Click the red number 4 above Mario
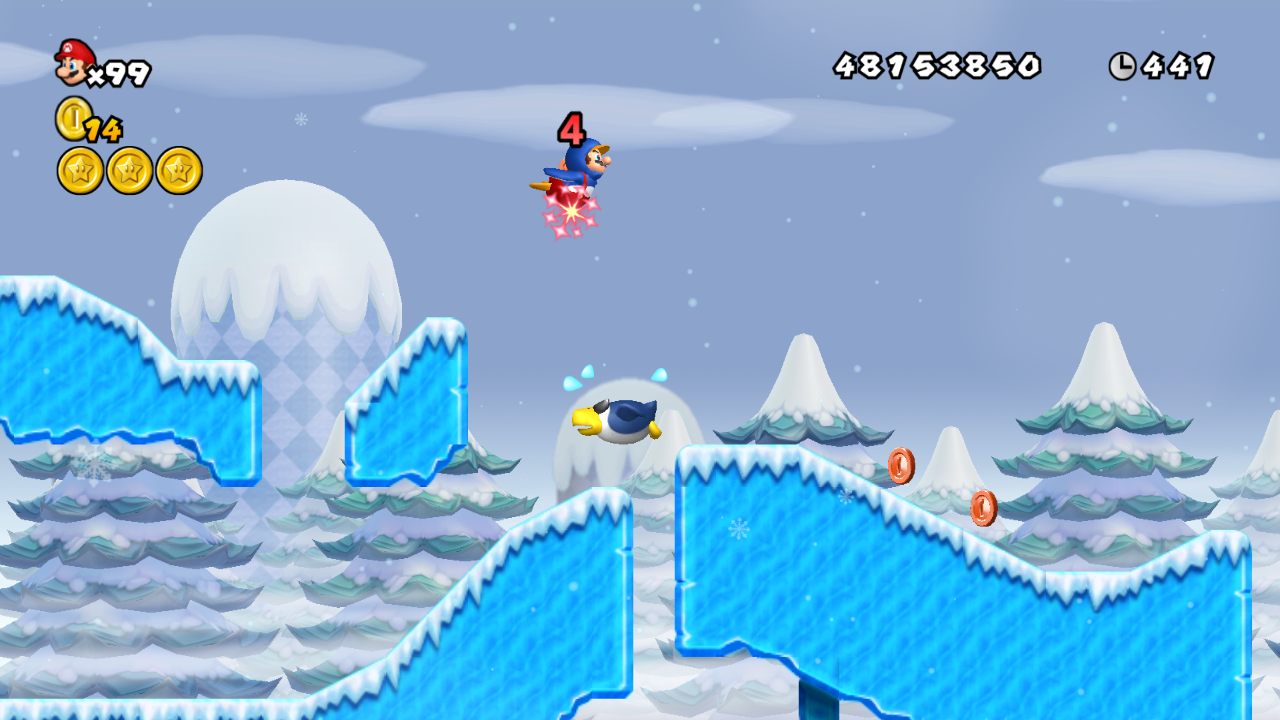This screenshot has width=1280, height=720. point(571,129)
